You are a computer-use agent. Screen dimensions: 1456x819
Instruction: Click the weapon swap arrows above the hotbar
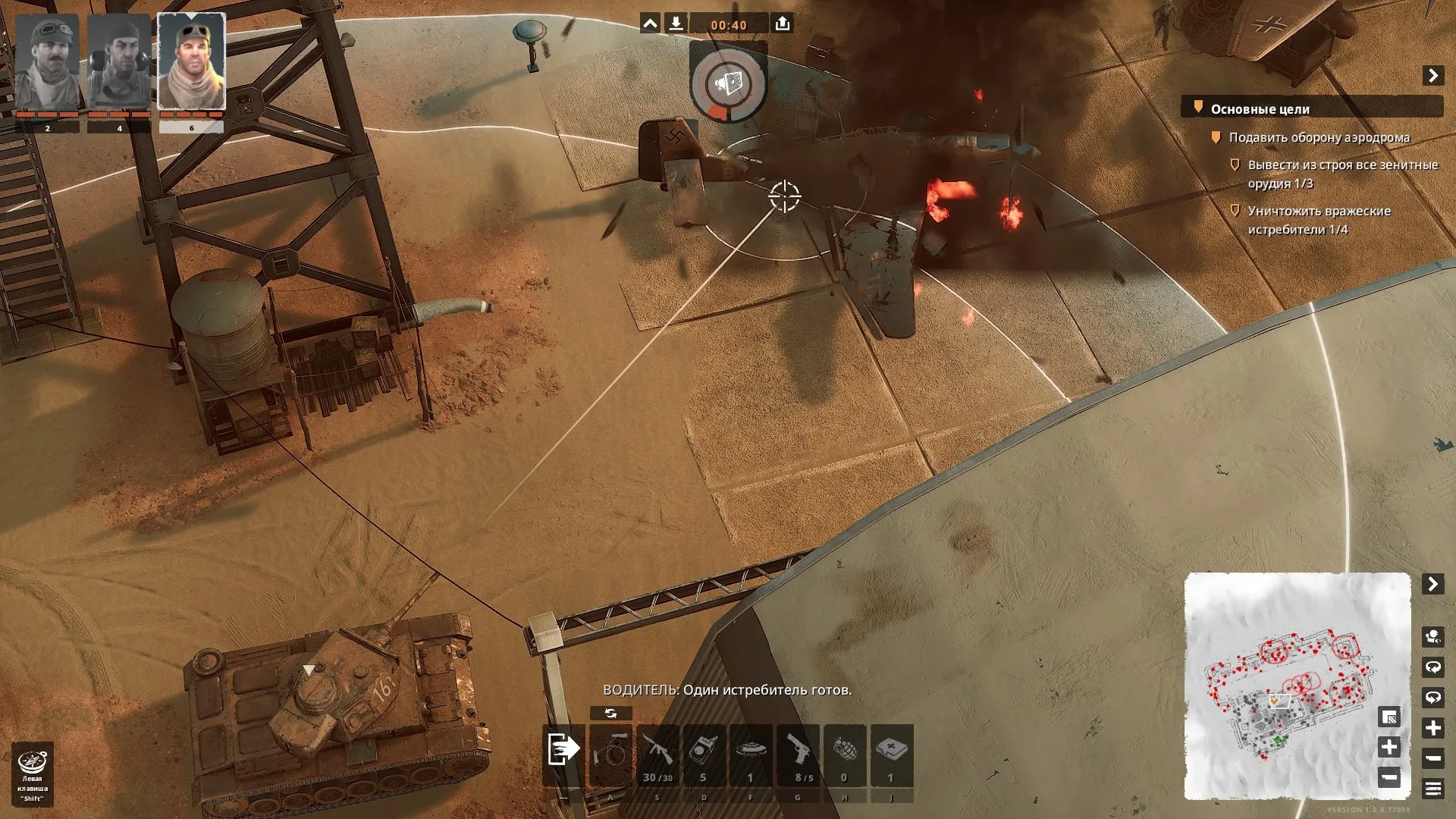tap(610, 714)
